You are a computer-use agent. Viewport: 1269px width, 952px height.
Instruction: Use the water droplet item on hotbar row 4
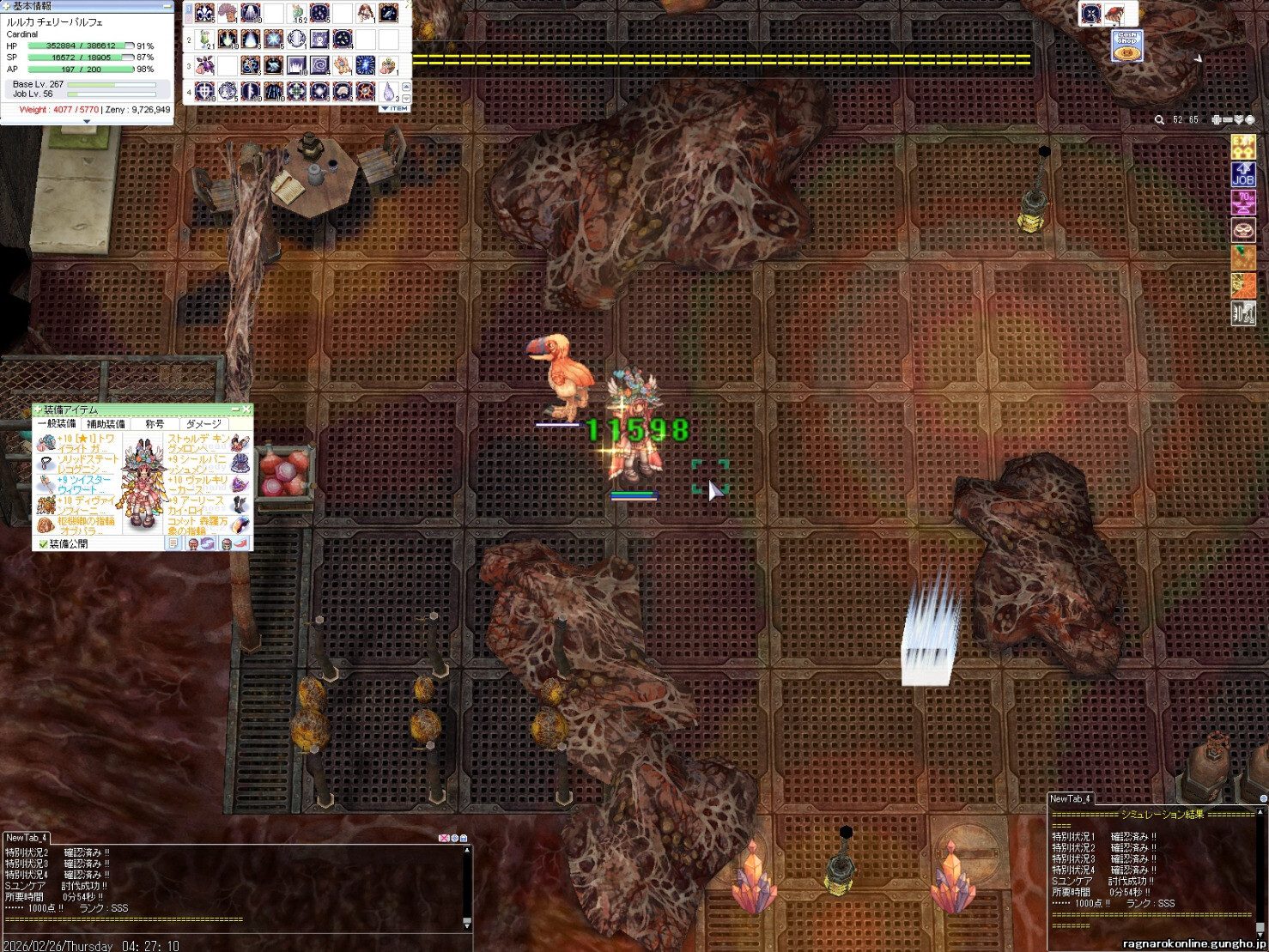tap(389, 91)
